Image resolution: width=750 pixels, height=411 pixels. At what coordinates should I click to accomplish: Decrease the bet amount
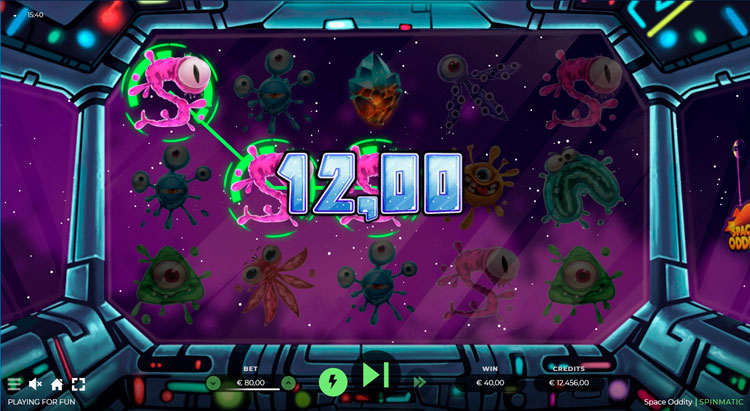[x=213, y=382]
